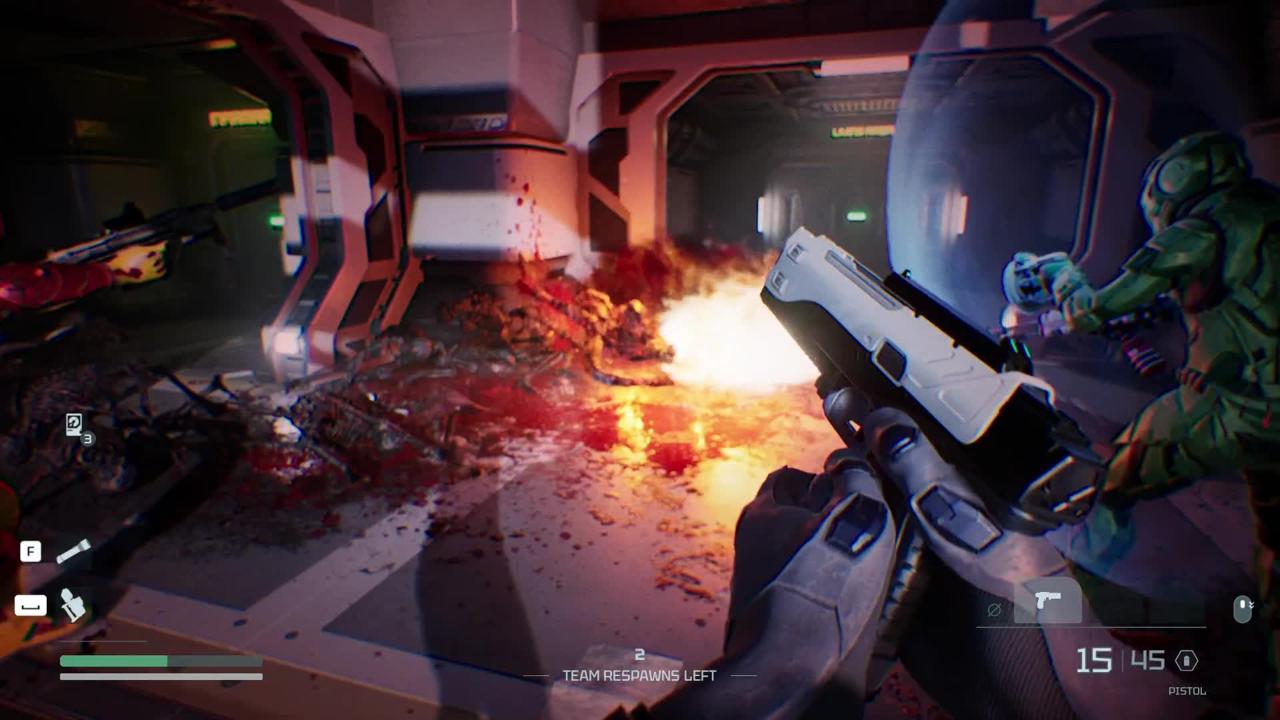Select the empty weapon slot icon
Screen dimensions: 1280x720
[994, 609]
